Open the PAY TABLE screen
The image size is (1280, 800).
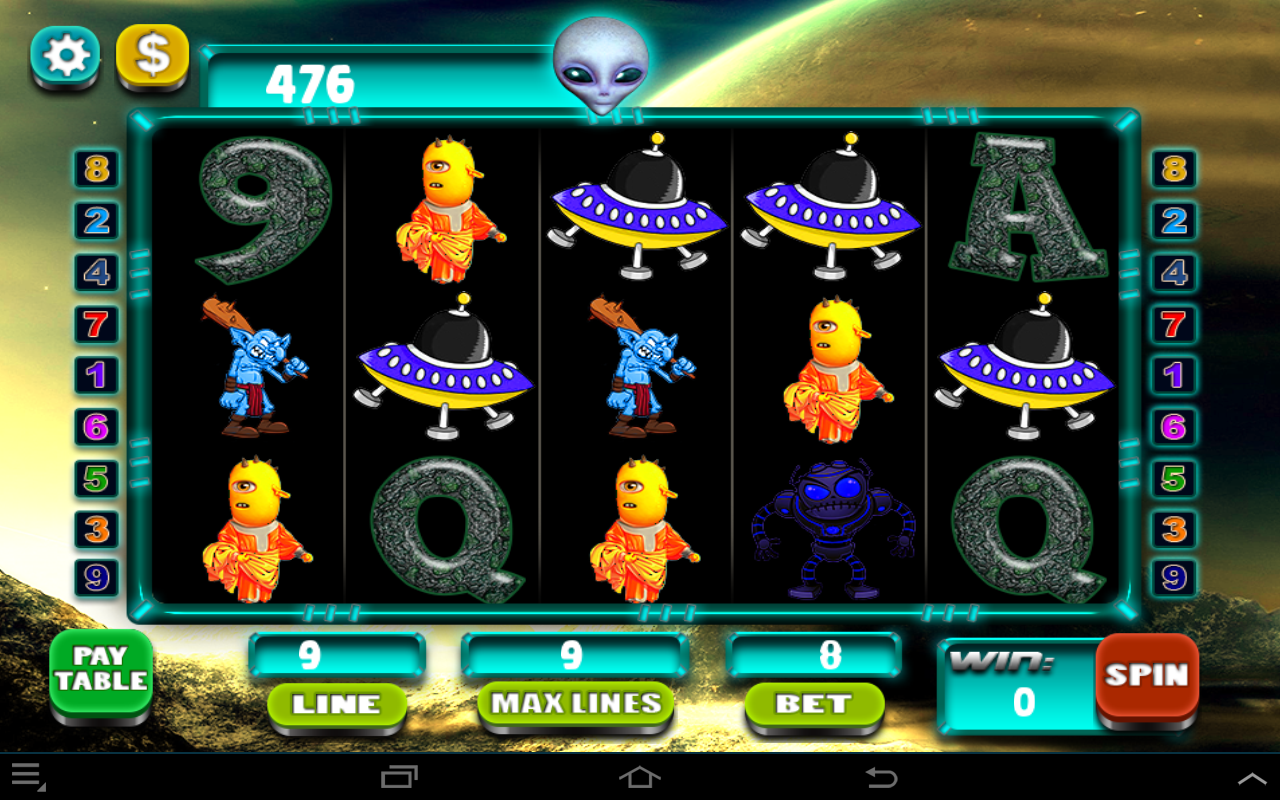click(101, 672)
